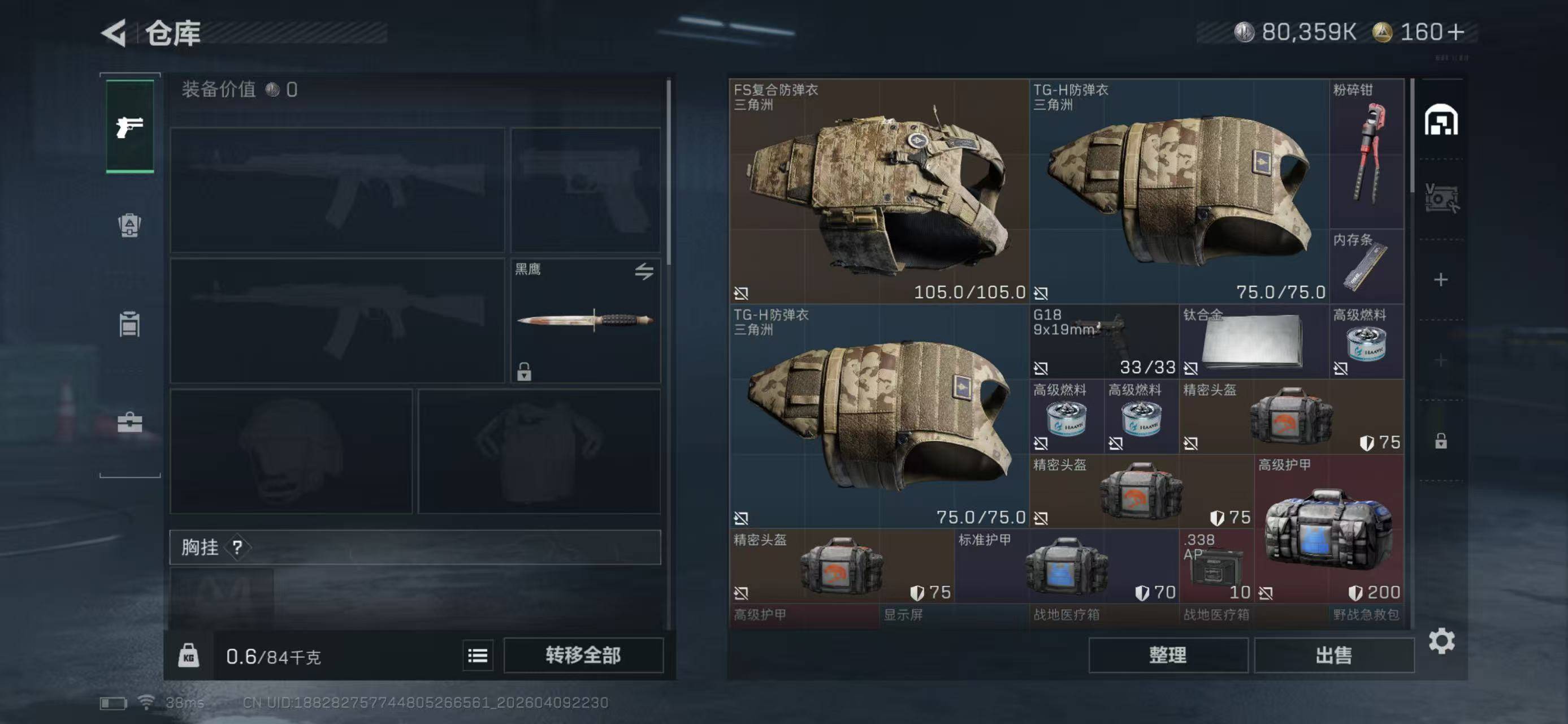The width and height of the screenshot is (1568, 724).
Task: Select the 黑鹰 knife slot
Action: [x=584, y=320]
